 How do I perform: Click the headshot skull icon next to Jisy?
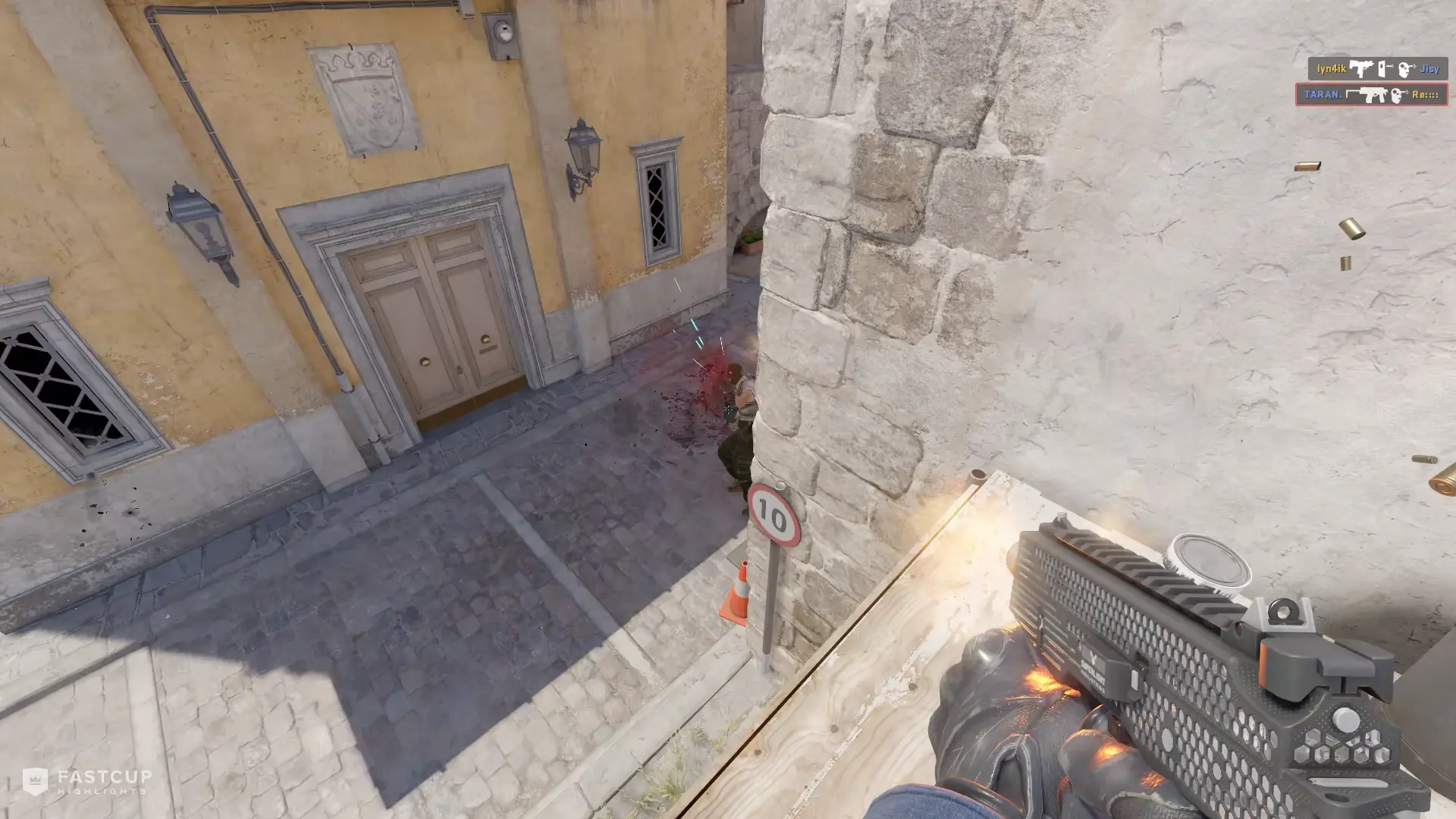(x=1404, y=71)
